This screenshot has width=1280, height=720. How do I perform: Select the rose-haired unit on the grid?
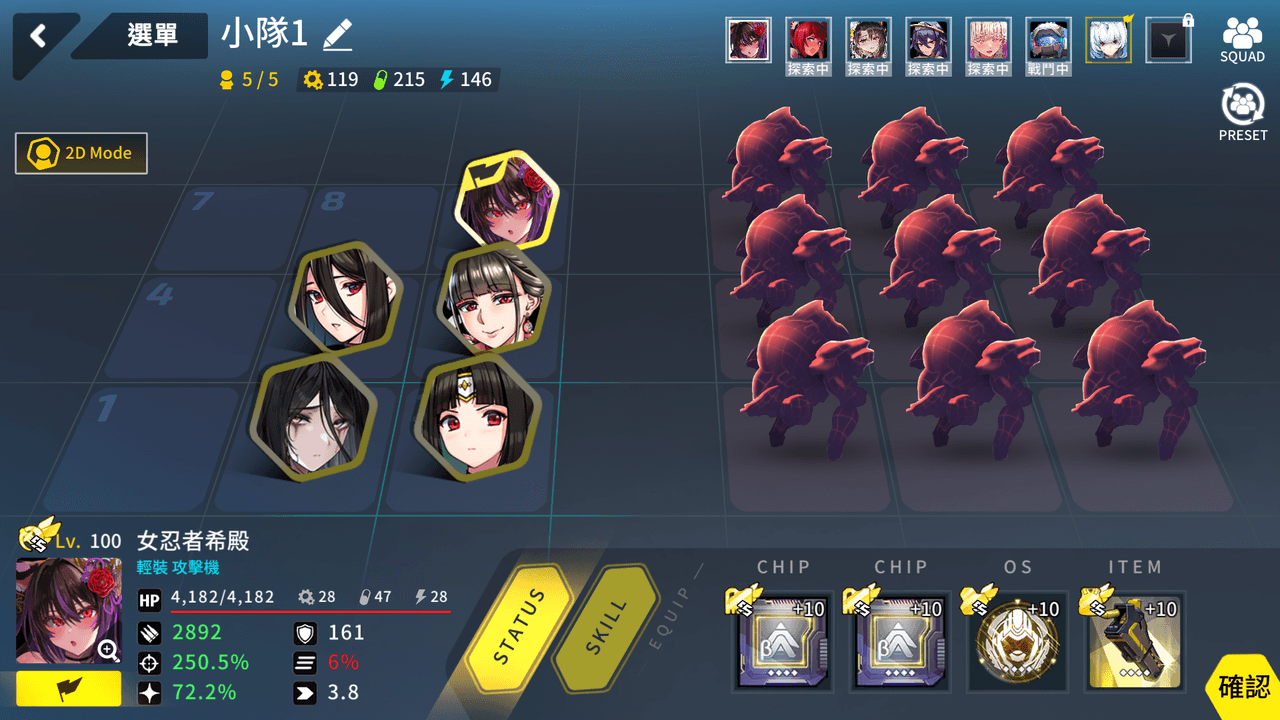[508, 202]
